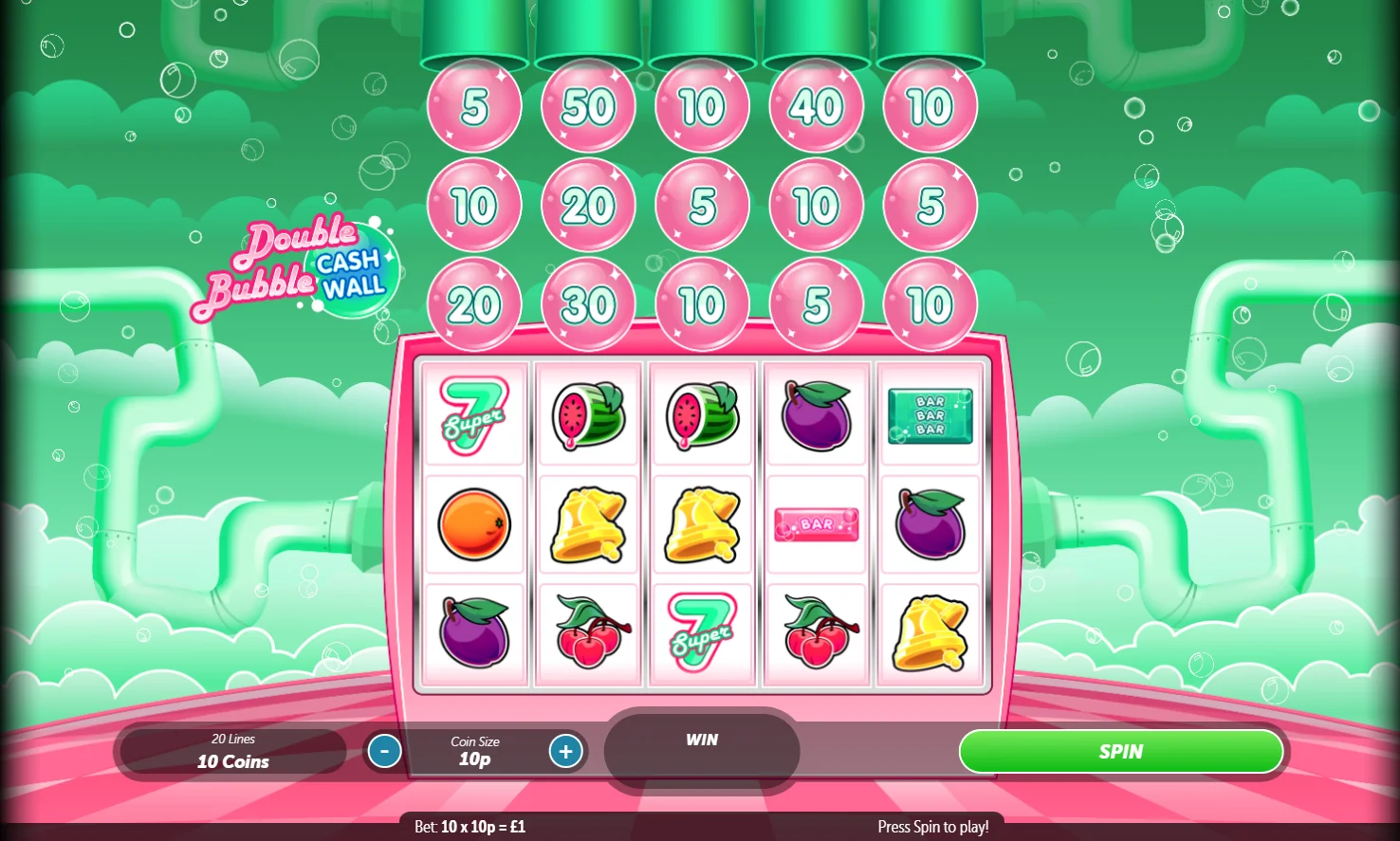Click the bet summary bar showing £1
The width and height of the screenshot is (1400, 841).
[x=468, y=826]
